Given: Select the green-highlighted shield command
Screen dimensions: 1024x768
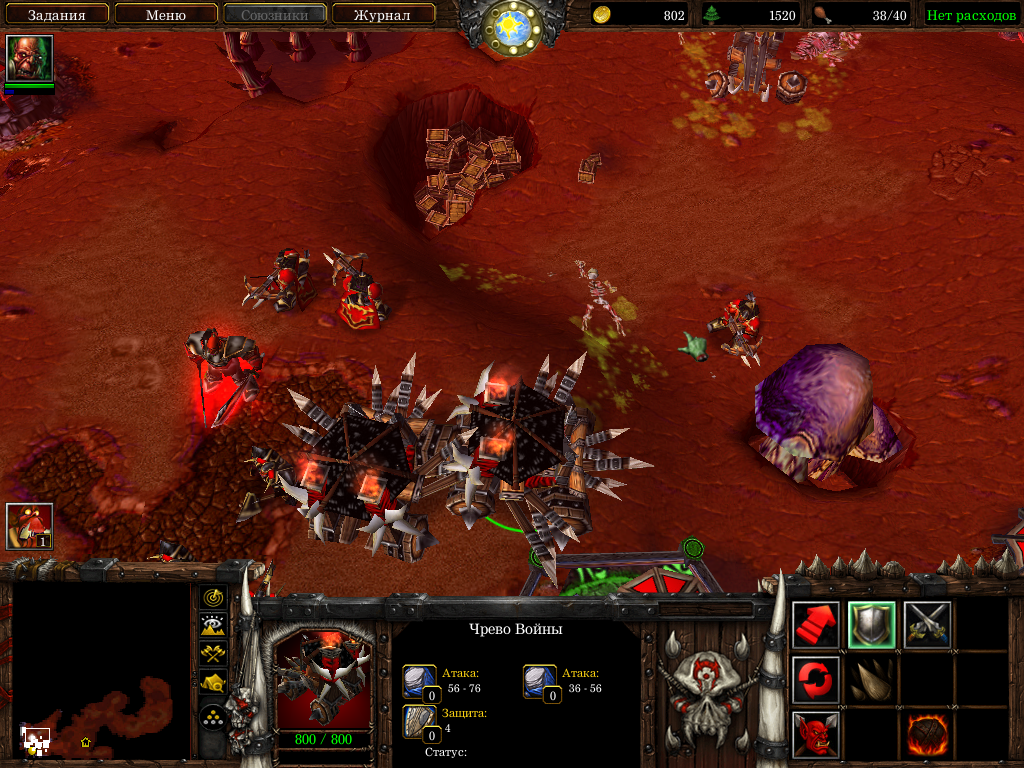Looking at the screenshot, I should click(871, 625).
